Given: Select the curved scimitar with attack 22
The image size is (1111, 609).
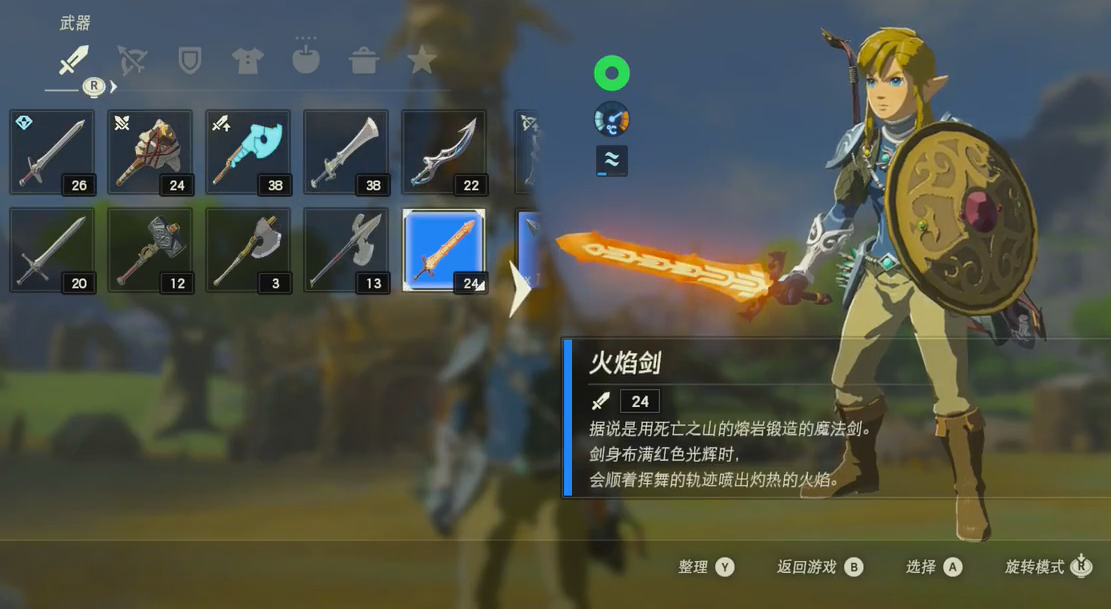Looking at the screenshot, I should pyautogui.click(x=444, y=153).
